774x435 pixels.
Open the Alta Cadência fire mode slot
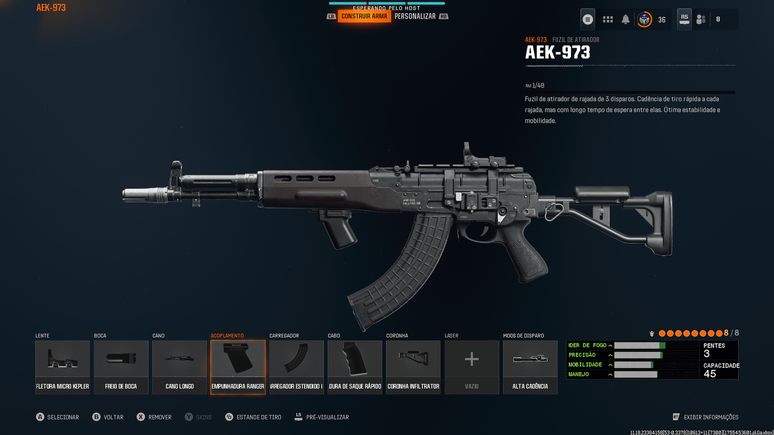(x=530, y=366)
